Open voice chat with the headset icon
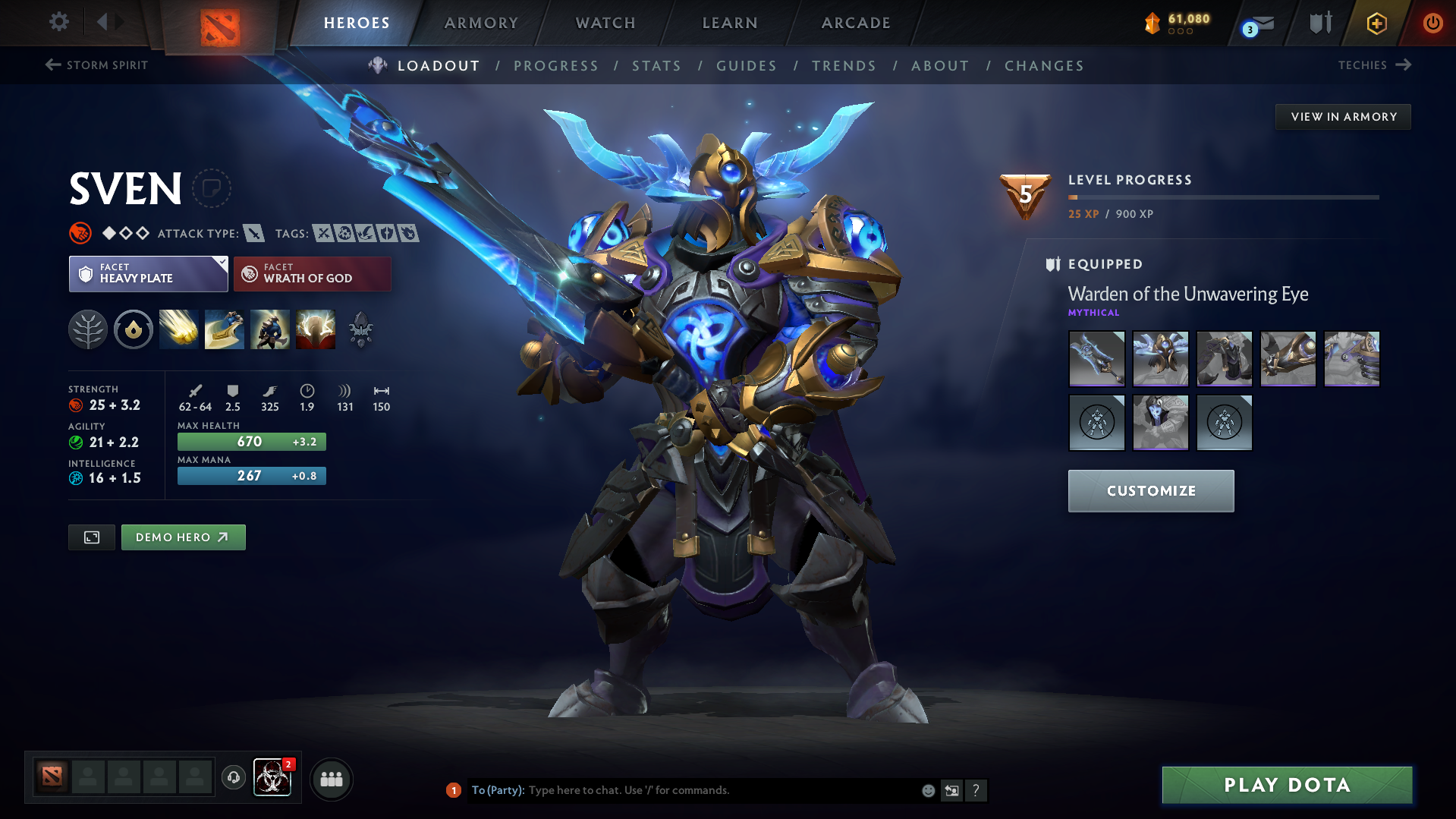 (233, 779)
